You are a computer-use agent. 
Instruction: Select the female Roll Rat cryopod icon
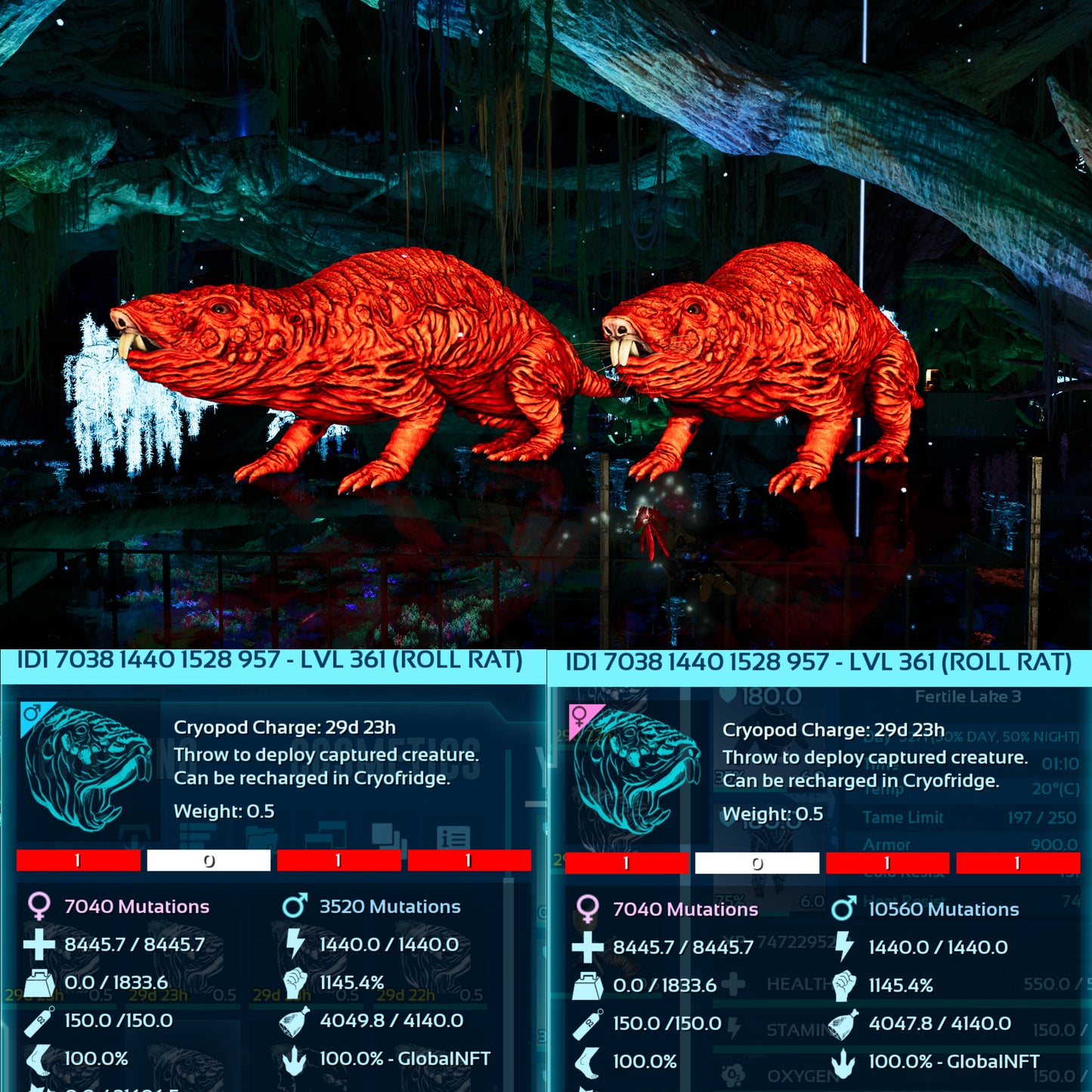[636, 769]
